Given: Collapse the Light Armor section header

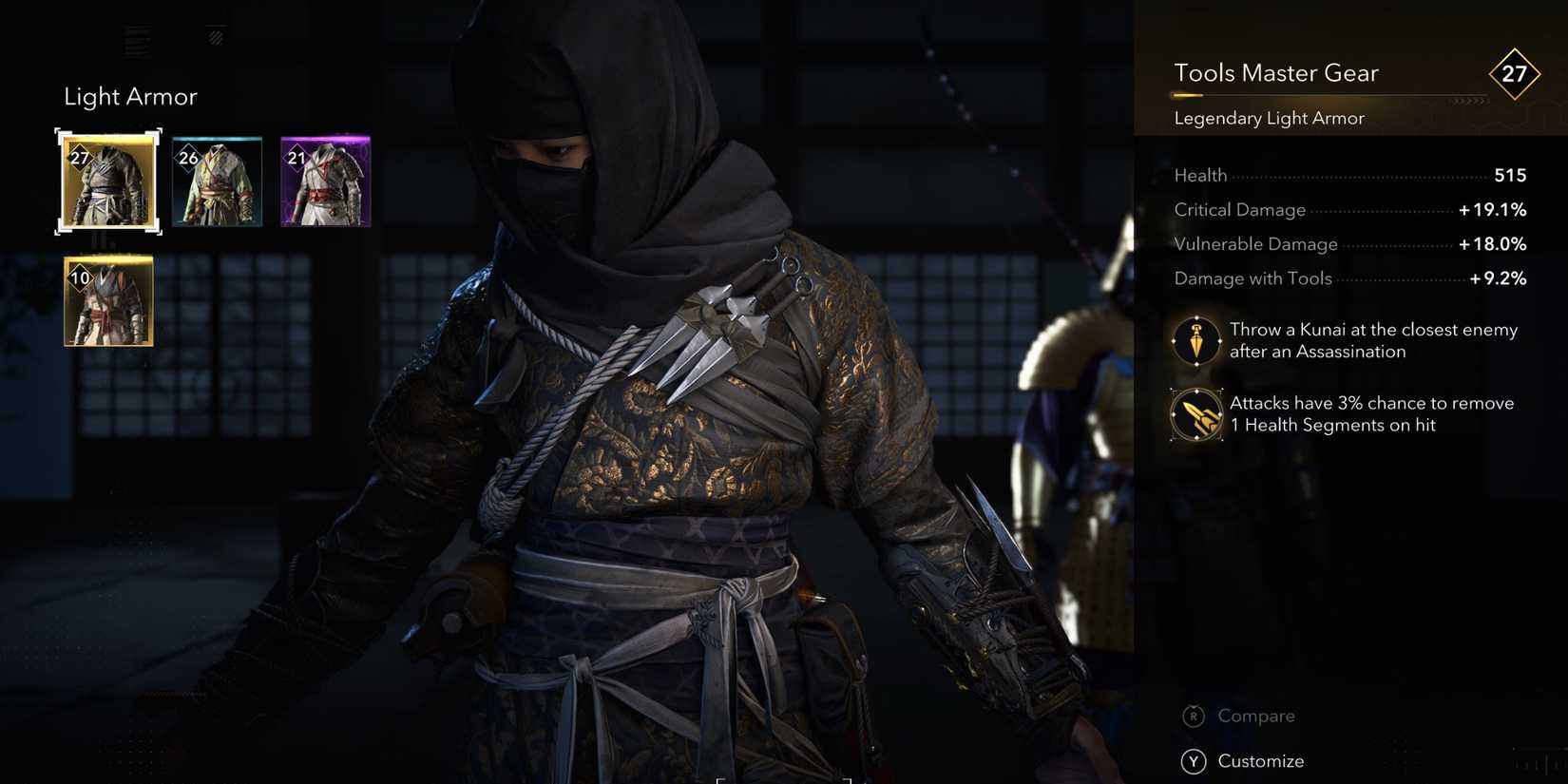Looking at the screenshot, I should [x=130, y=96].
